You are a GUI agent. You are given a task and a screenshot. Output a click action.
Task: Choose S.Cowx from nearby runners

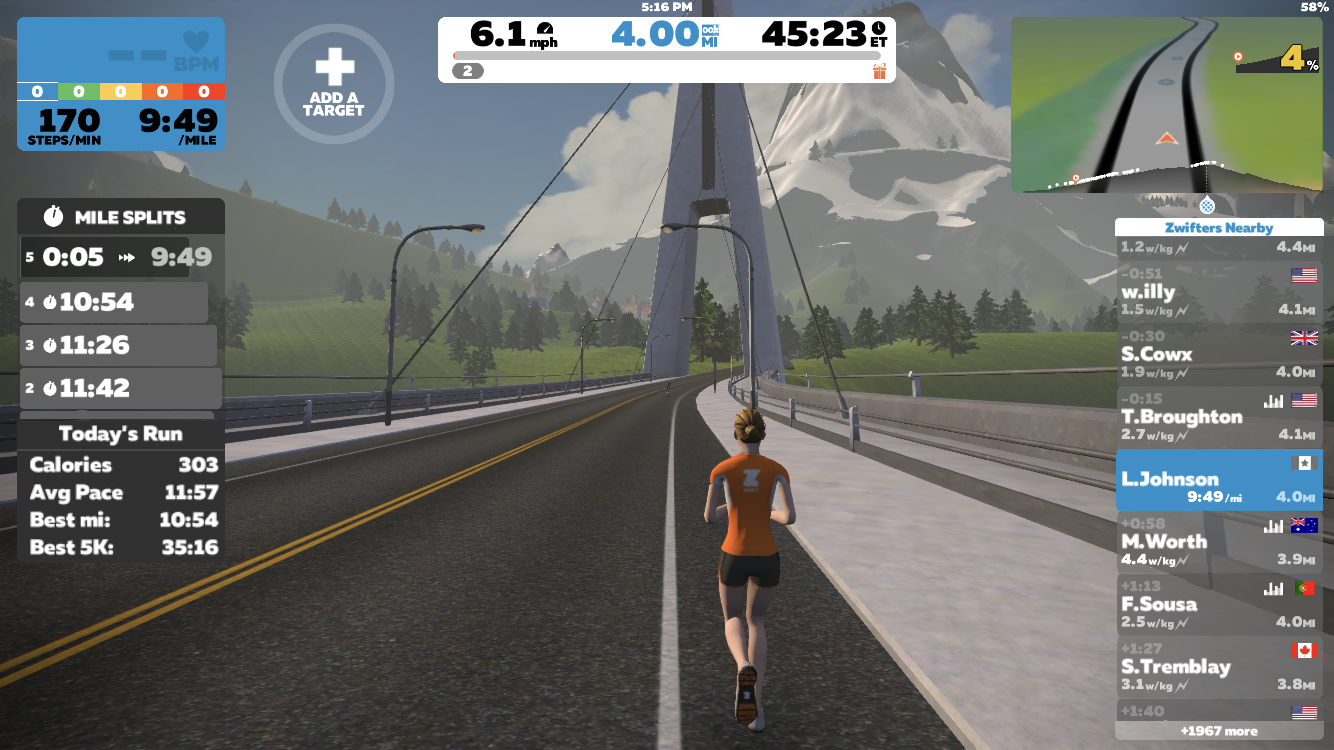[x=1218, y=354]
